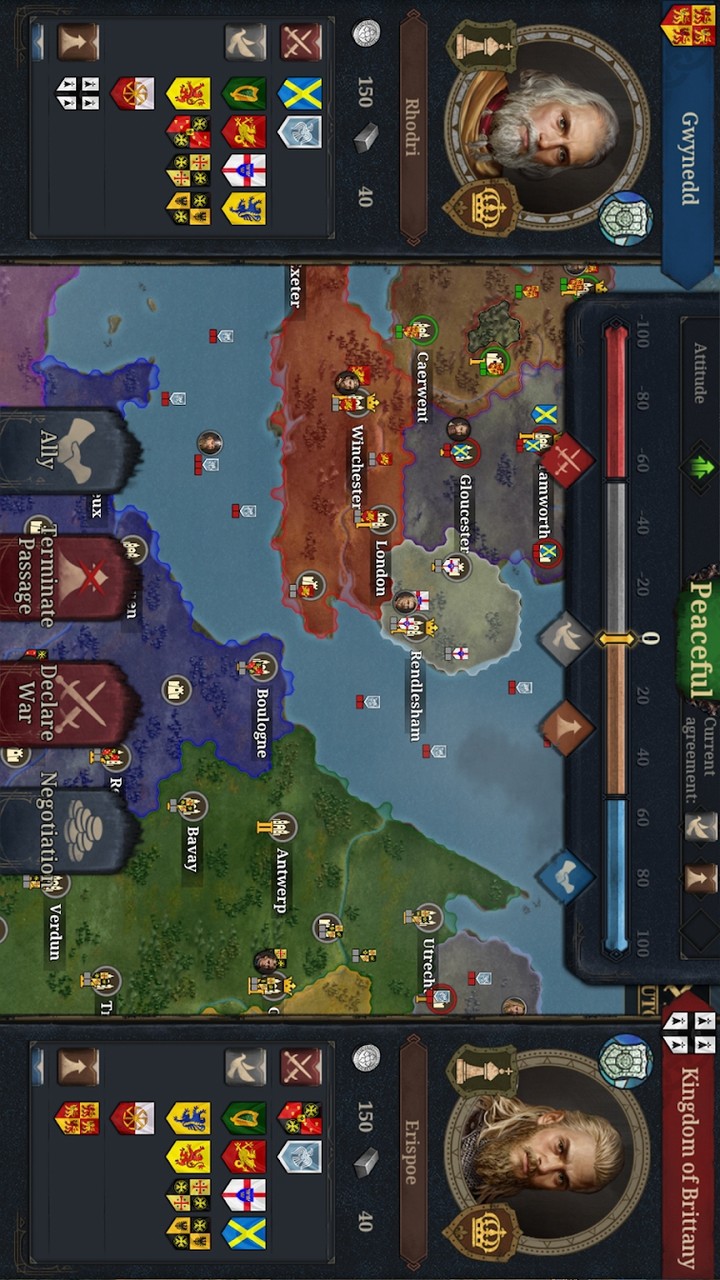The image size is (720, 1280).
Task: Show Brittany's war enemies crossed-swords row
Action: point(300,1067)
